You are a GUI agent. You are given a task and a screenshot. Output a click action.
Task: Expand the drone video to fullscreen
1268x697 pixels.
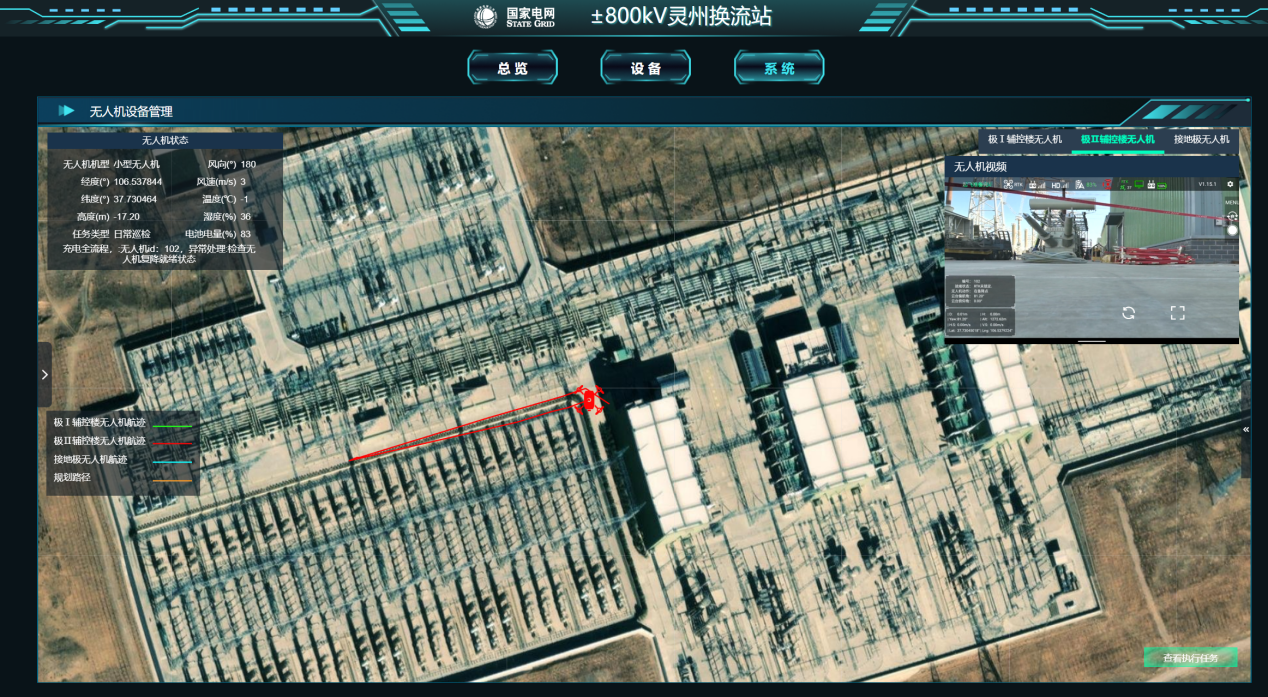(1177, 312)
